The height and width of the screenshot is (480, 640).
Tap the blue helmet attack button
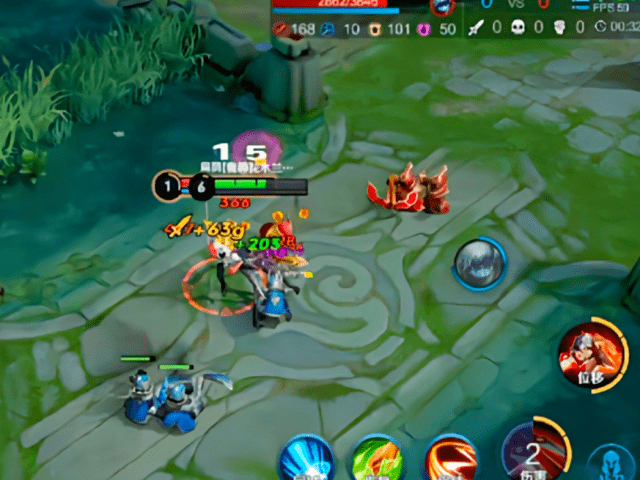(610, 464)
